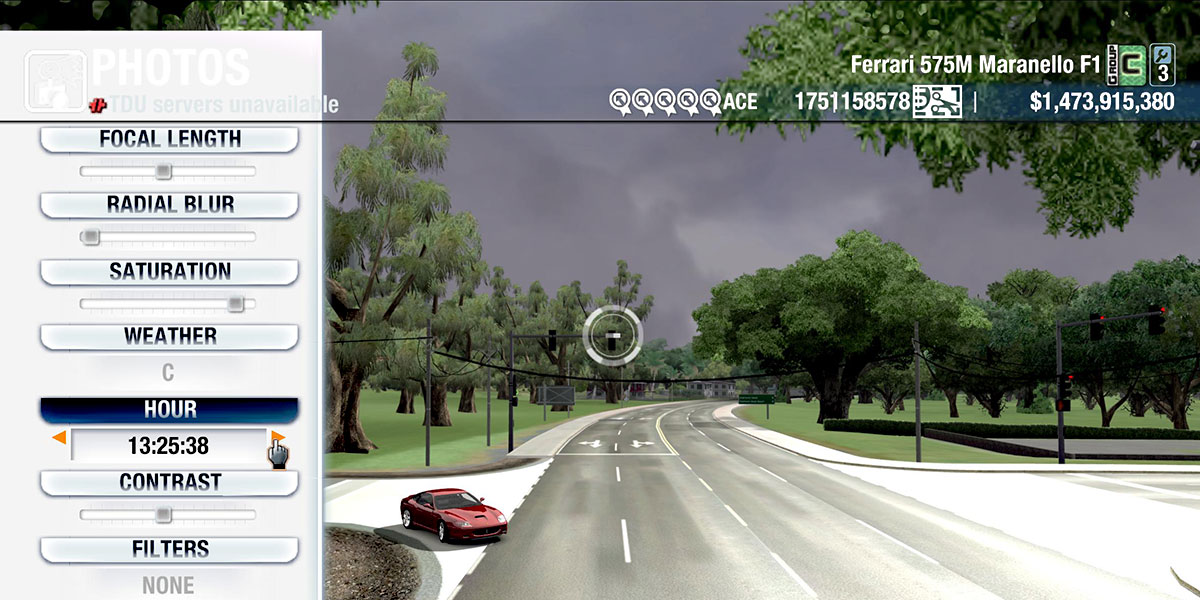The width and height of the screenshot is (1200, 600).
Task: Select the Radial Blur option
Action: 169,205
